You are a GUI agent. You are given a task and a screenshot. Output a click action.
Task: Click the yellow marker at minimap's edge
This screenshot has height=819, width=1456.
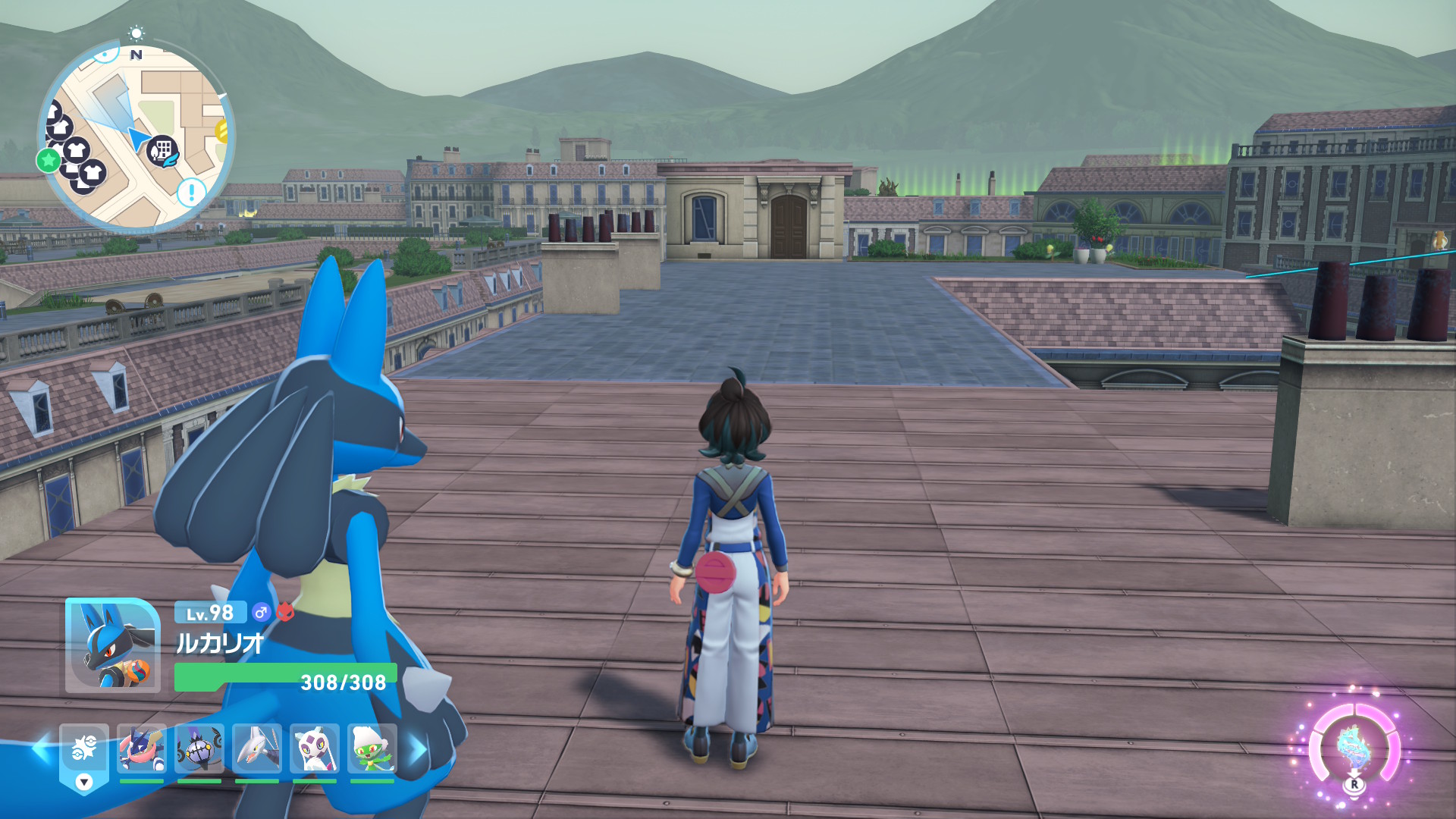click(x=223, y=131)
